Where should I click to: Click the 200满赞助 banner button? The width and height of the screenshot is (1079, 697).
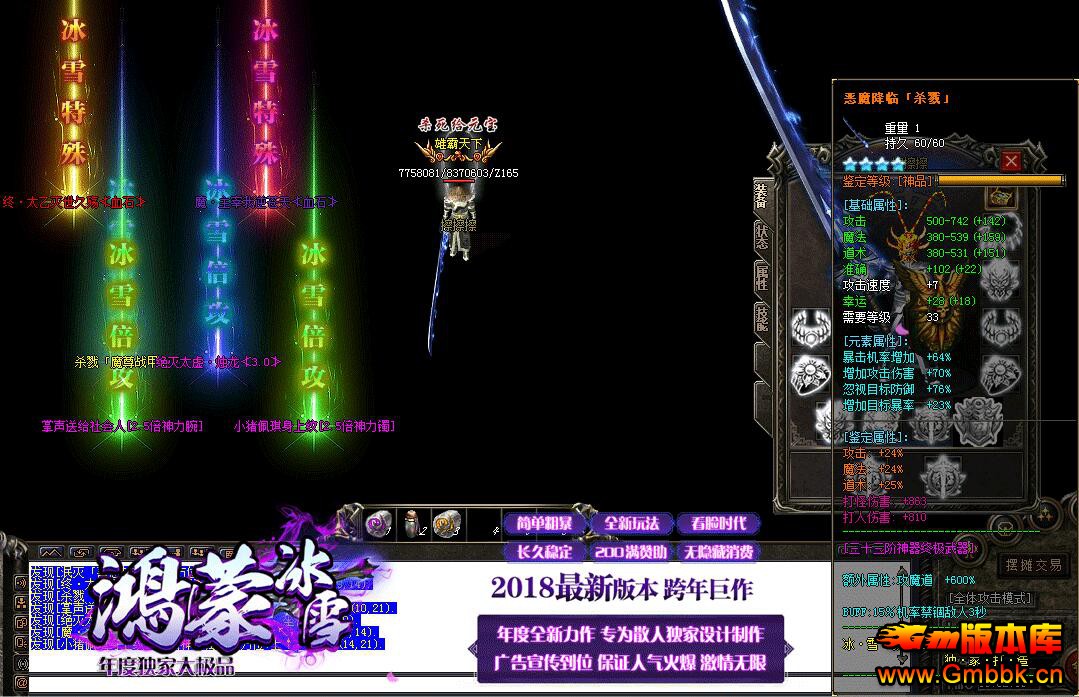(x=631, y=551)
